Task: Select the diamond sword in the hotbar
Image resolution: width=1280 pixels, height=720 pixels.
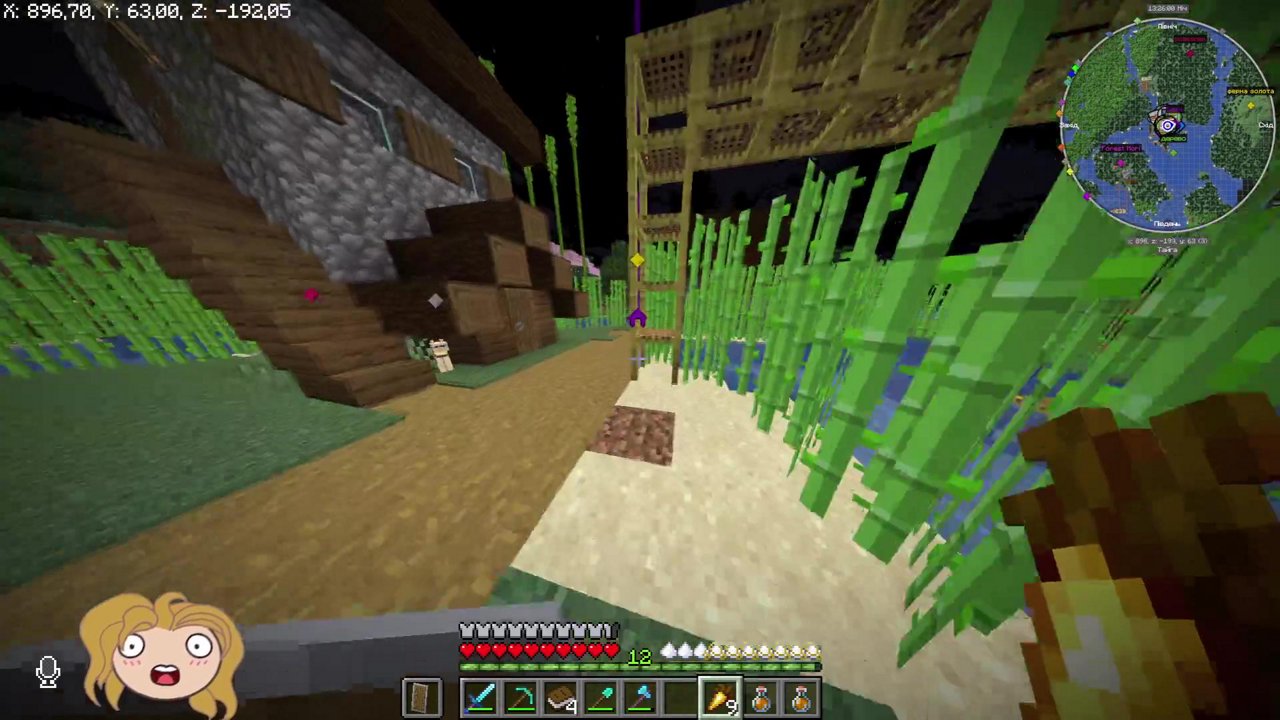Action: pos(481,697)
